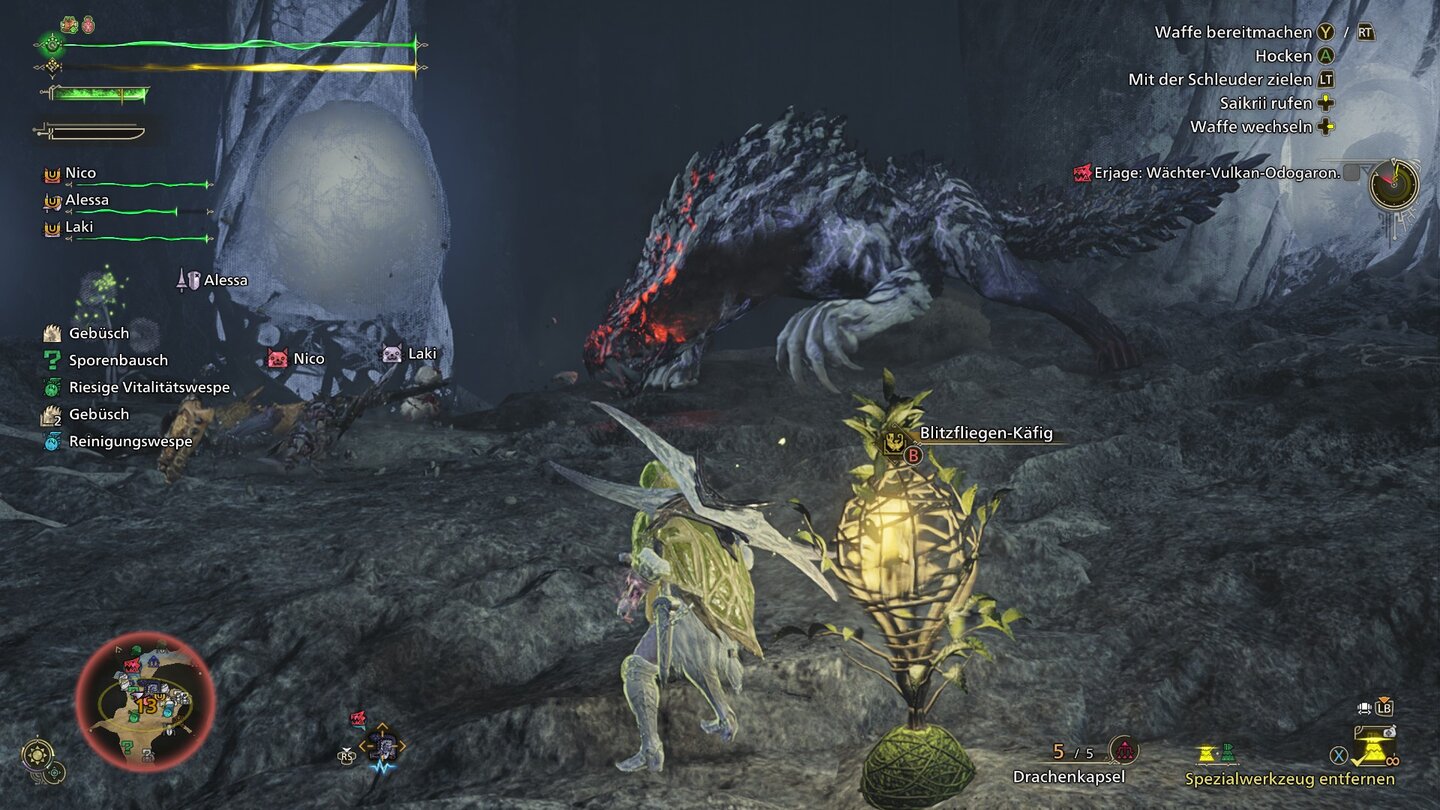Choose party member Alessa in the list
This screenshot has height=810, width=1440.
tap(87, 200)
